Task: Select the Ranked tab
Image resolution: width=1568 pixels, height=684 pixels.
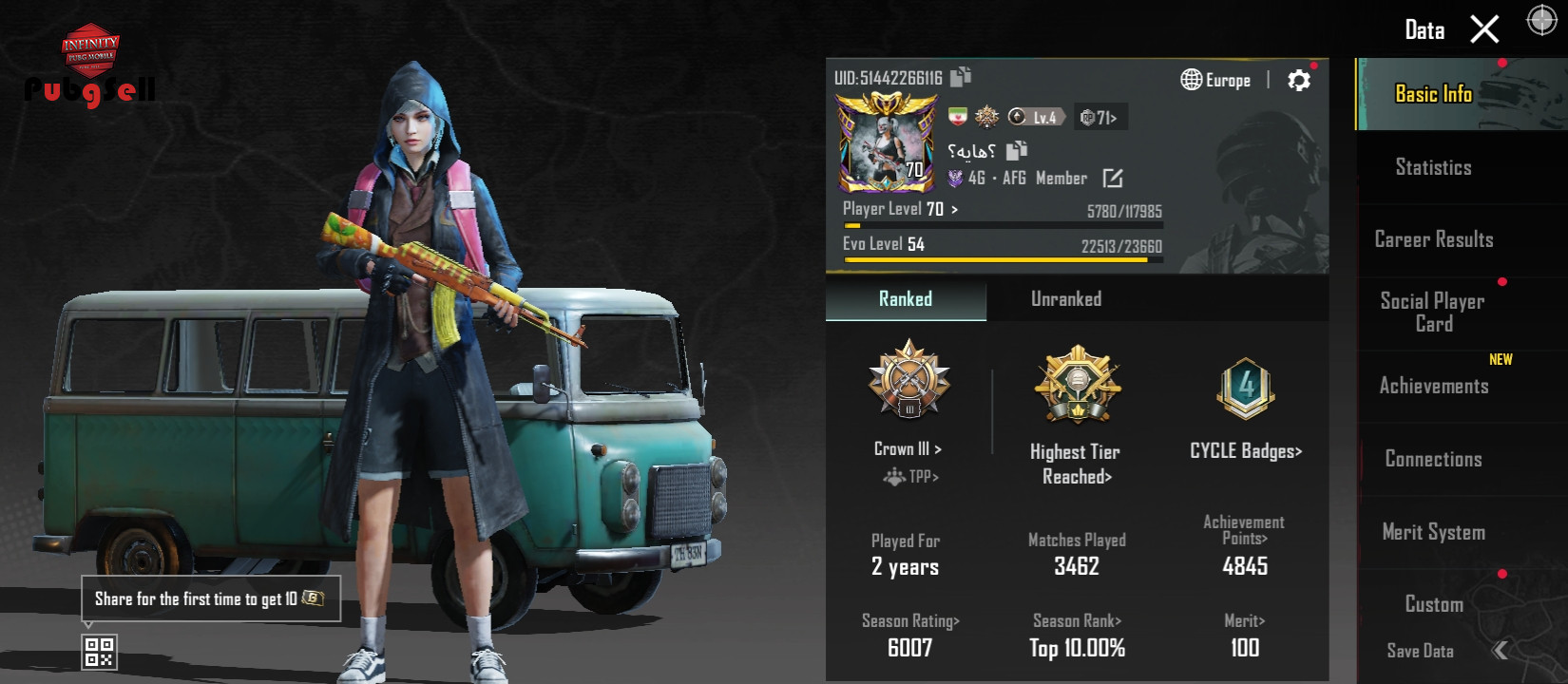Action: pos(905,299)
